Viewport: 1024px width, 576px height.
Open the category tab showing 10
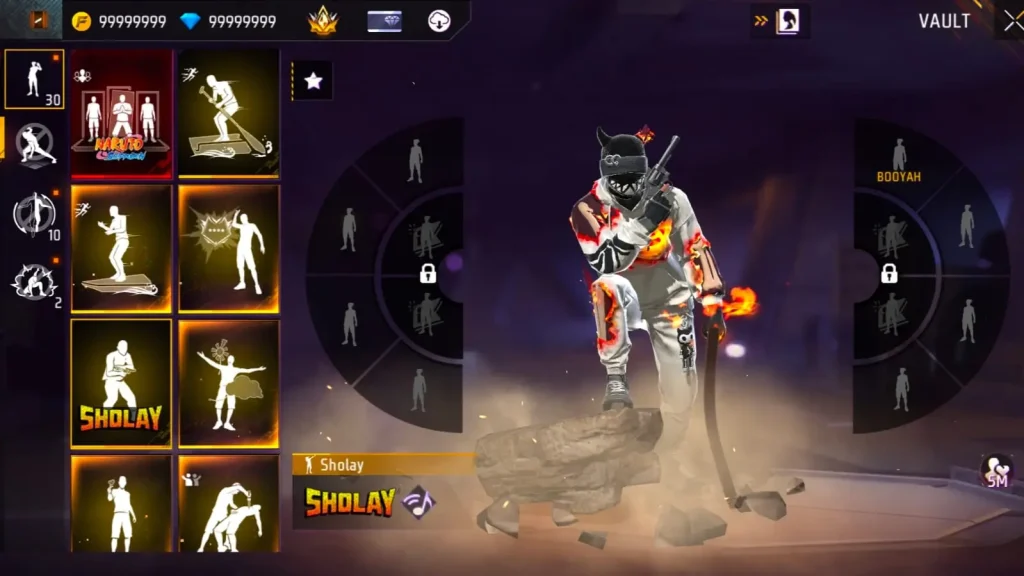34,214
